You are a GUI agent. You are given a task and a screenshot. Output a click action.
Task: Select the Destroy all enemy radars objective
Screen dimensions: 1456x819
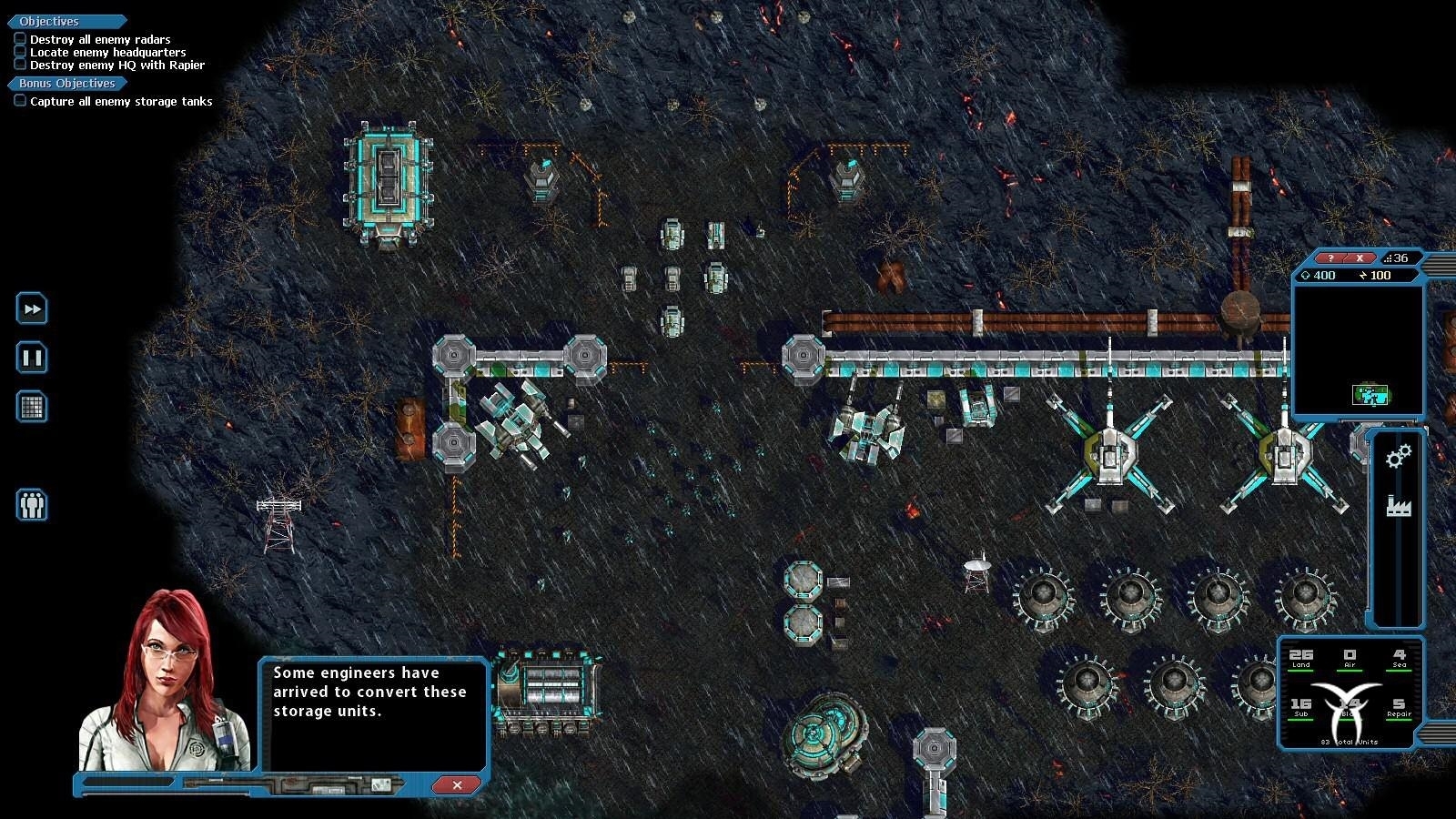pyautogui.click(x=100, y=39)
